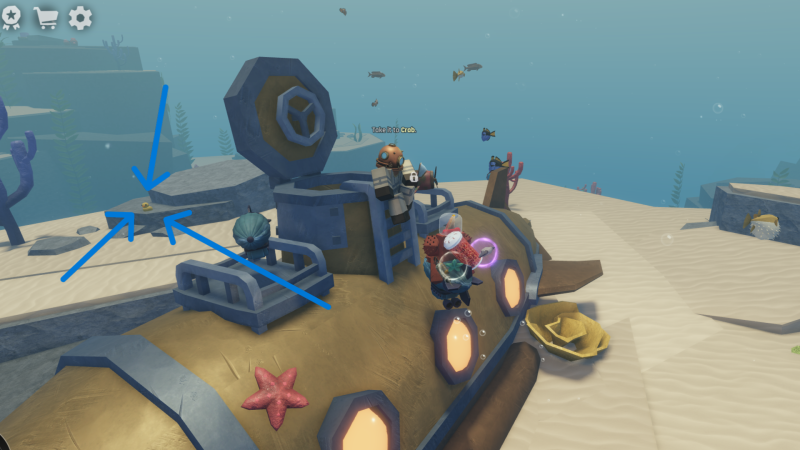This screenshot has width=800, height=450.
Task: Open the gear settings menu
Action: coord(80,17)
